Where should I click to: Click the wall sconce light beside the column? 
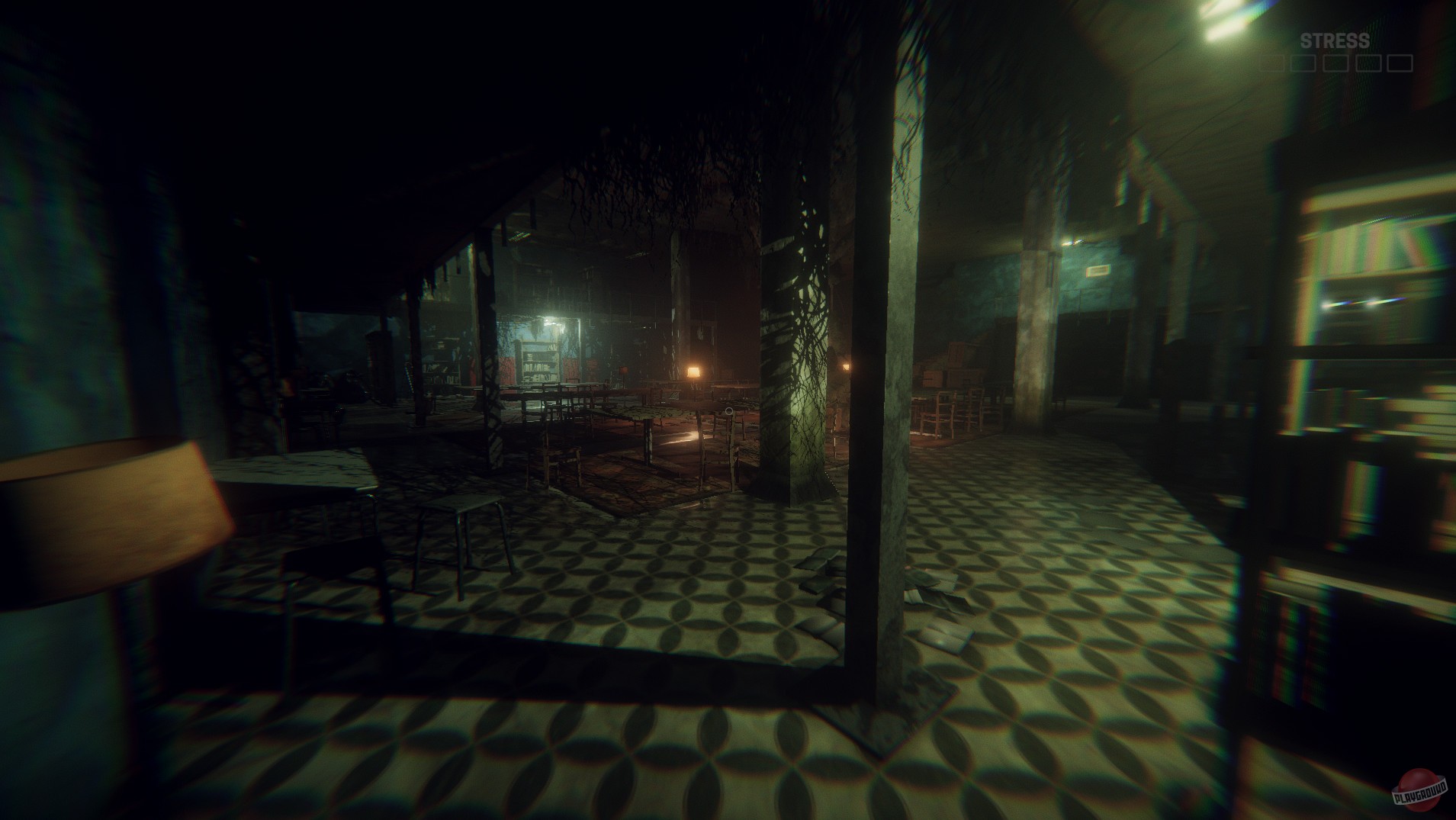click(847, 366)
